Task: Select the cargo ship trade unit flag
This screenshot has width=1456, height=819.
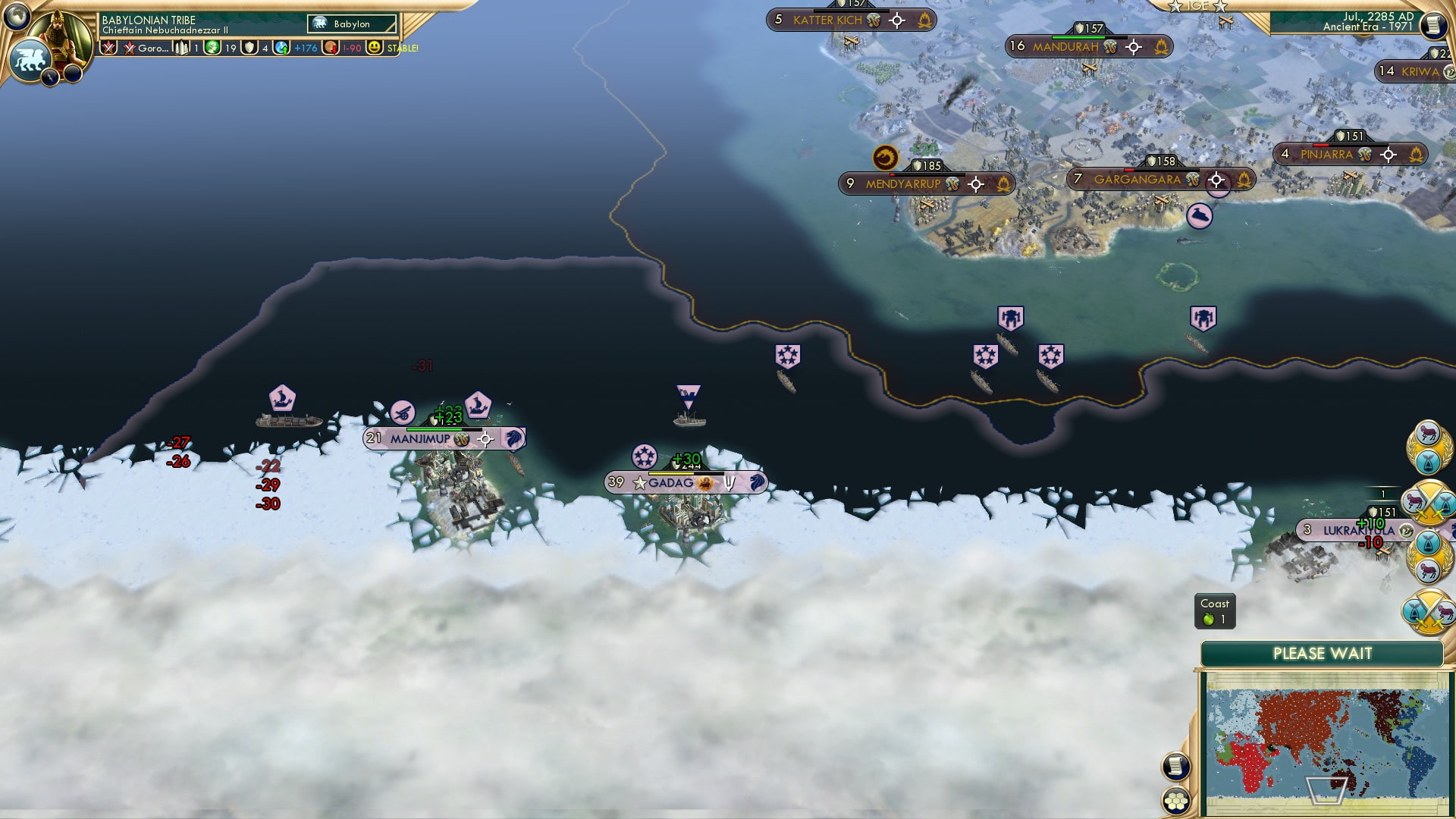Action: (x=281, y=398)
